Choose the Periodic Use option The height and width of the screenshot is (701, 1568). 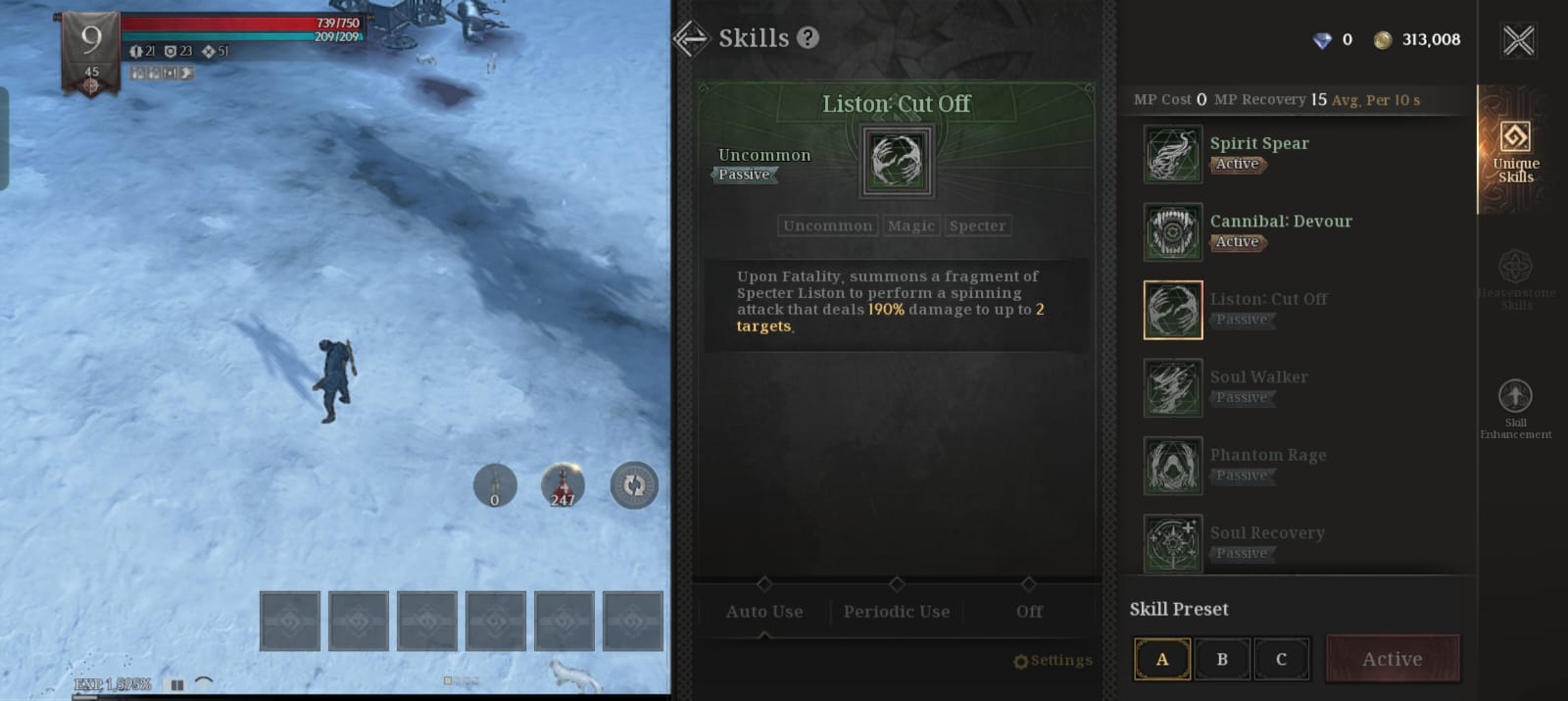[897, 611]
